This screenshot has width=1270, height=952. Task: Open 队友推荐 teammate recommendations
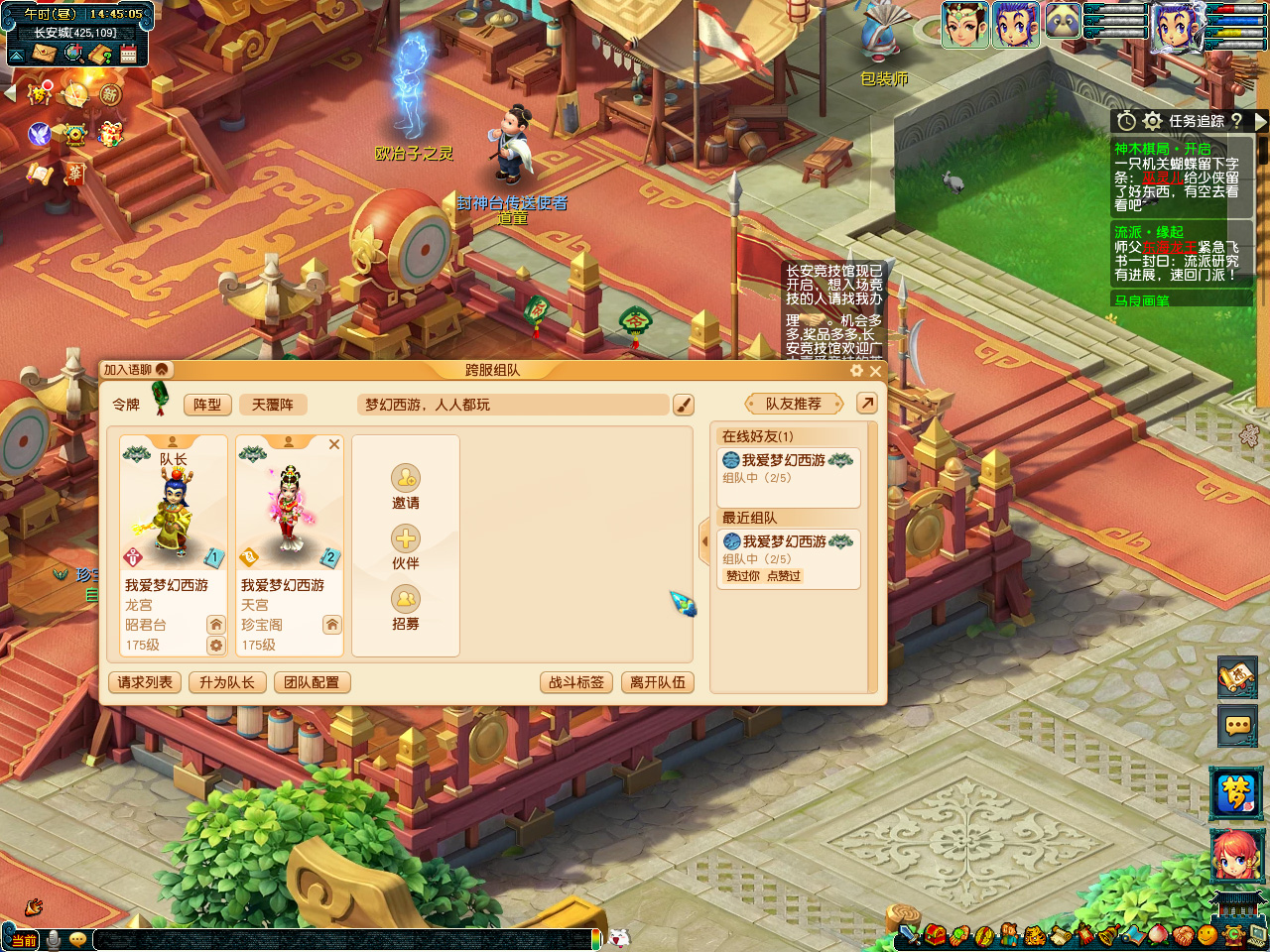pos(794,404)
